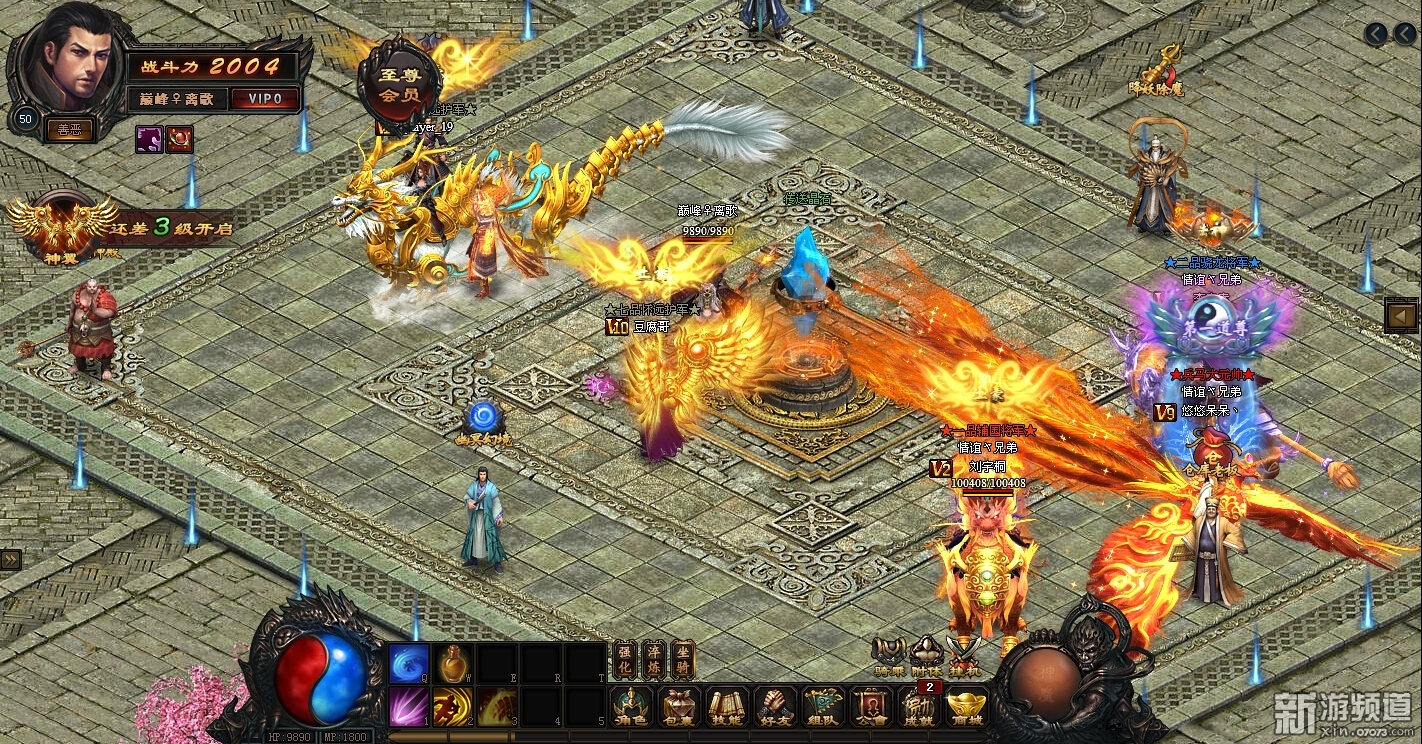Screen dimensions: 1422x744
Task: Start 挂机 auto-battle with crossed swords
Action: (x=966, y=655)
